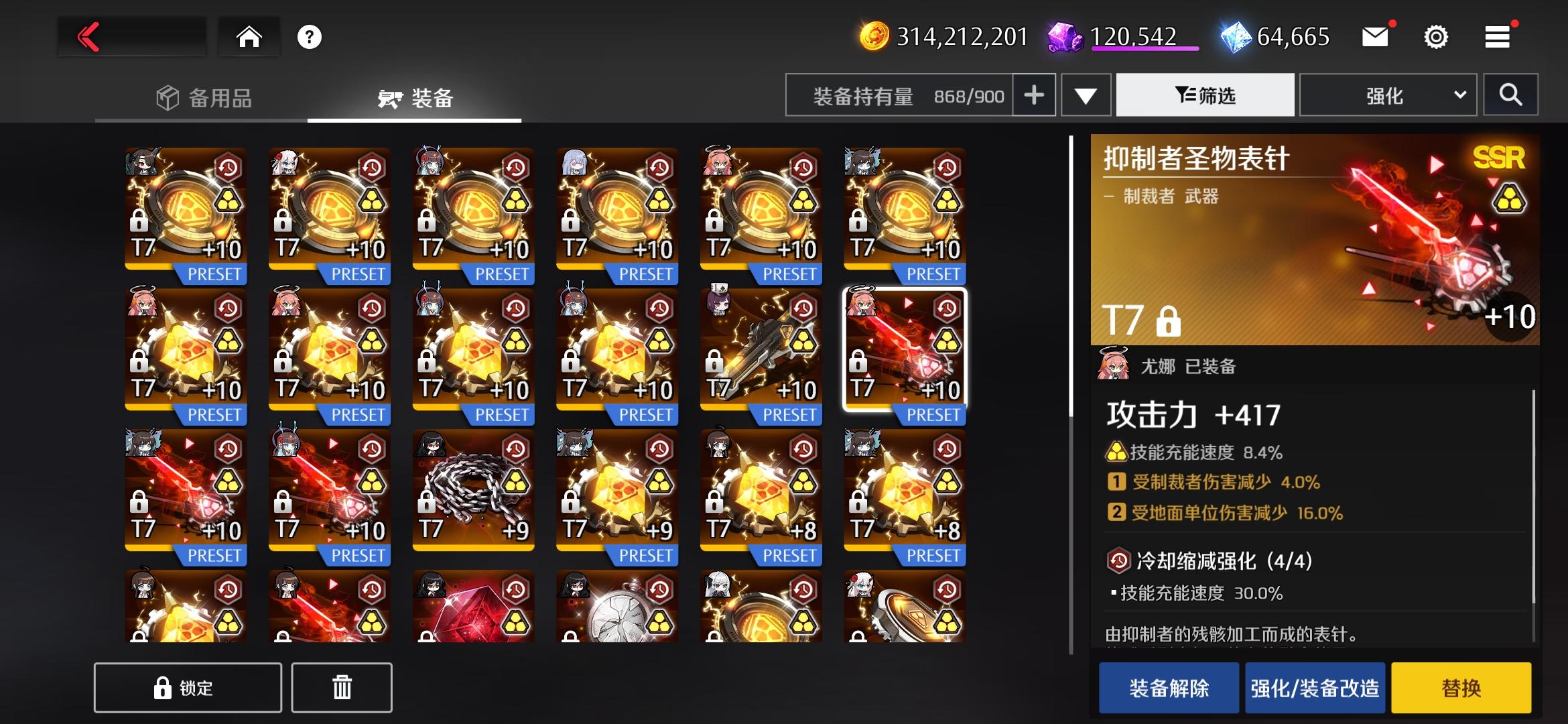Open the mail inbox icon

click(x=1375, y=37)
